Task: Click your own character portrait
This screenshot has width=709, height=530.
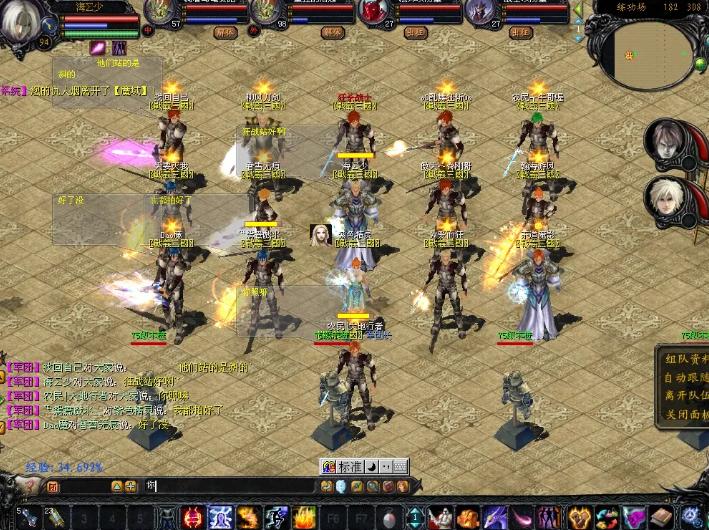Action: (24, 24)
